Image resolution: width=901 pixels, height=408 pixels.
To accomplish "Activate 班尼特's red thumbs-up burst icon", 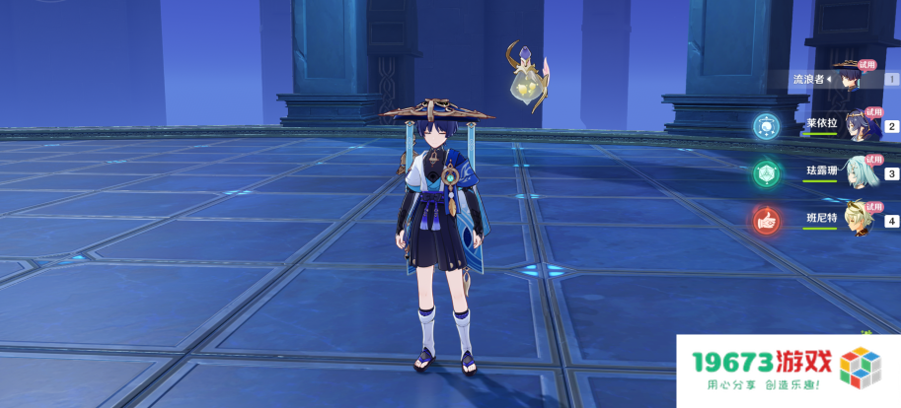I will click(x=767, y=220).
